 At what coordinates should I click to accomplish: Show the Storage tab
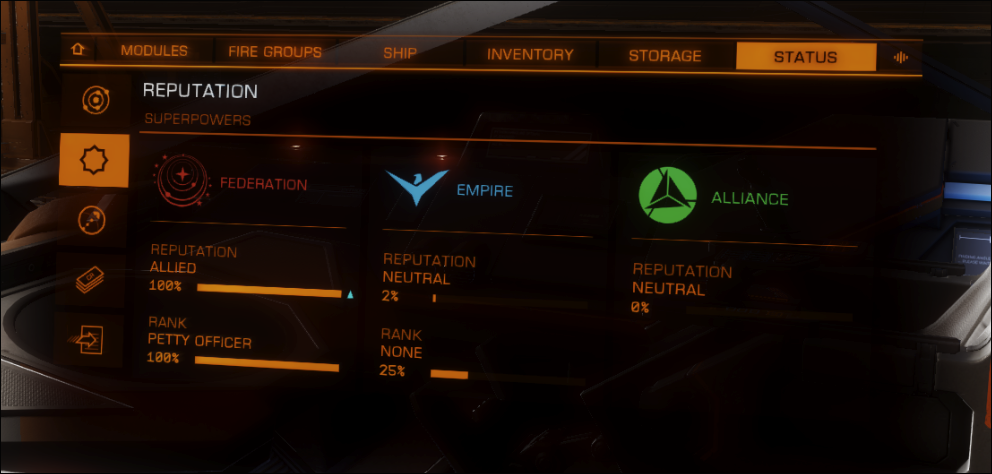(665, 56)
